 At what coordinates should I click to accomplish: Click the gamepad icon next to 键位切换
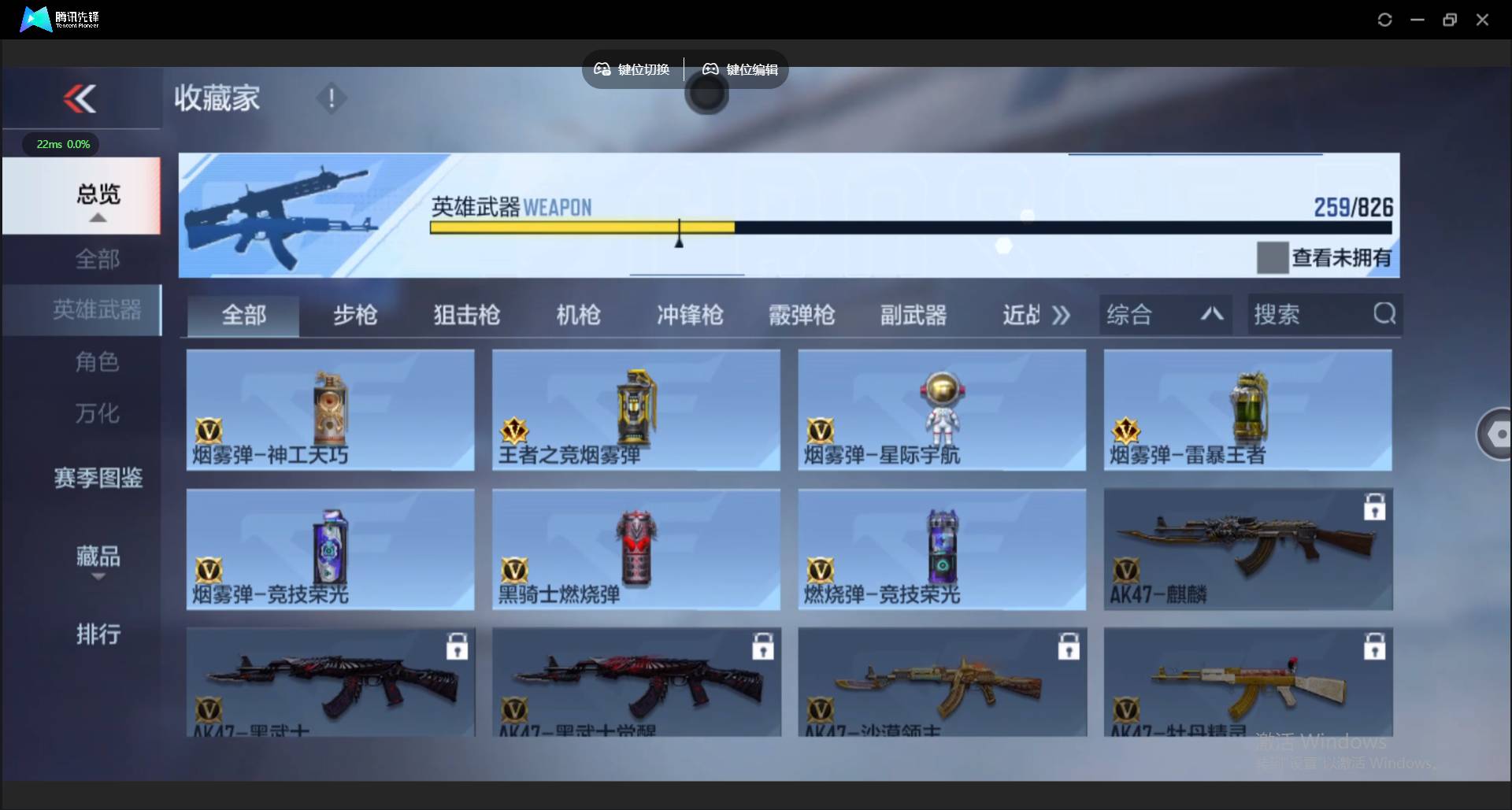pos(602,69)
